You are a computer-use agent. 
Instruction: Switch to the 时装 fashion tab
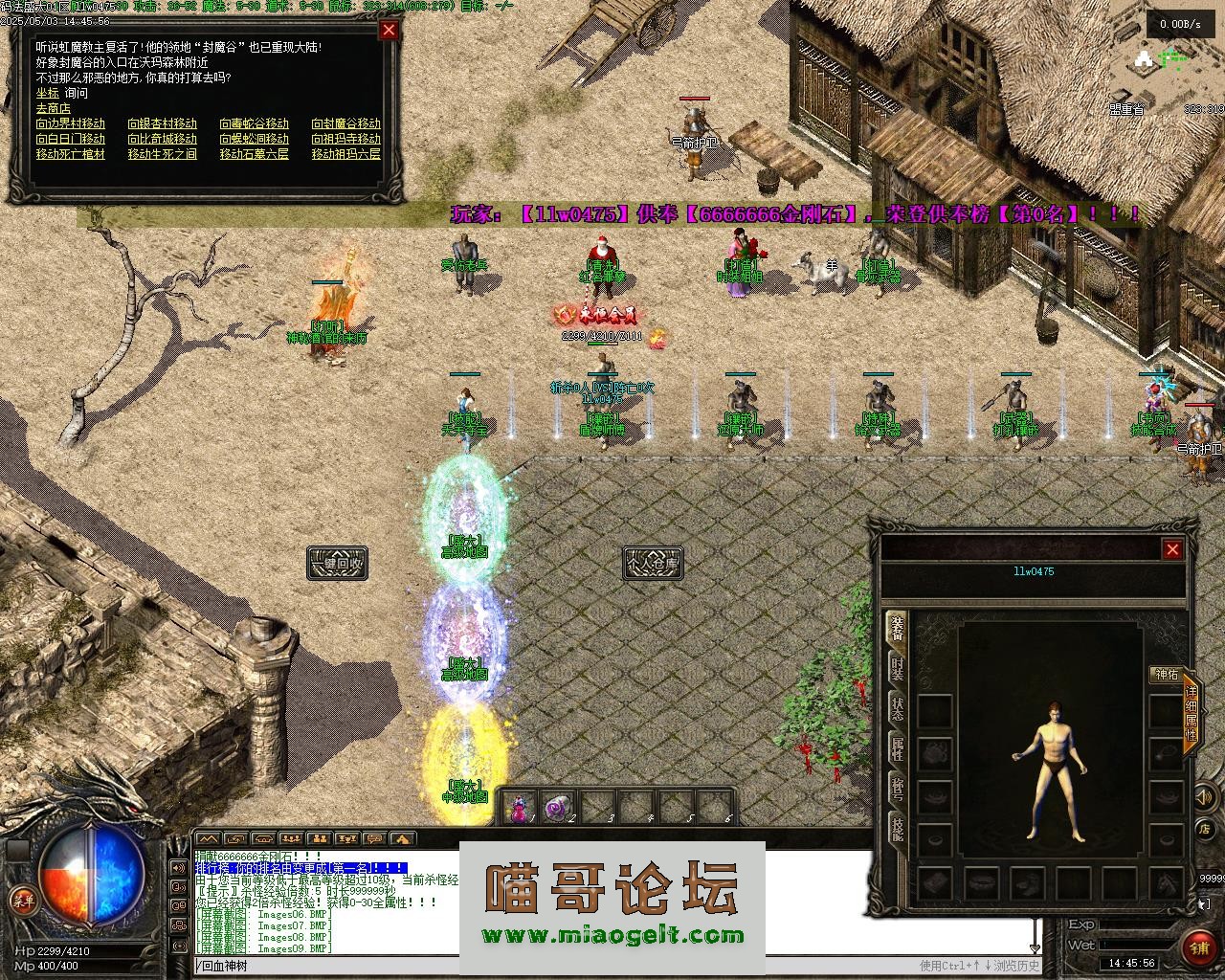pos(897,668)
